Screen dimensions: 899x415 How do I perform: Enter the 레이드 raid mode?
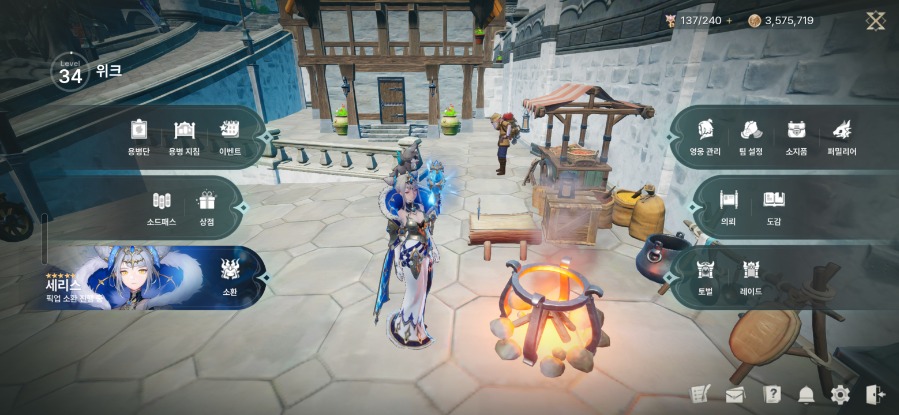coord(751,274)
